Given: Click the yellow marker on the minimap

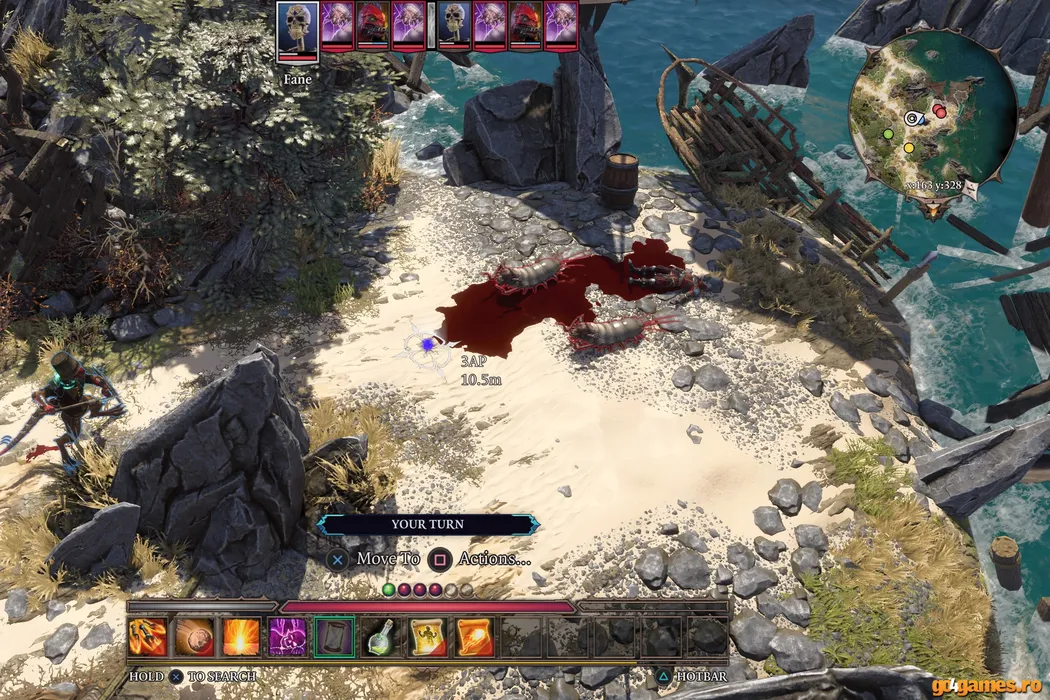Looking at the screenshot, I should pyautogui.click(x=909, y=148).
